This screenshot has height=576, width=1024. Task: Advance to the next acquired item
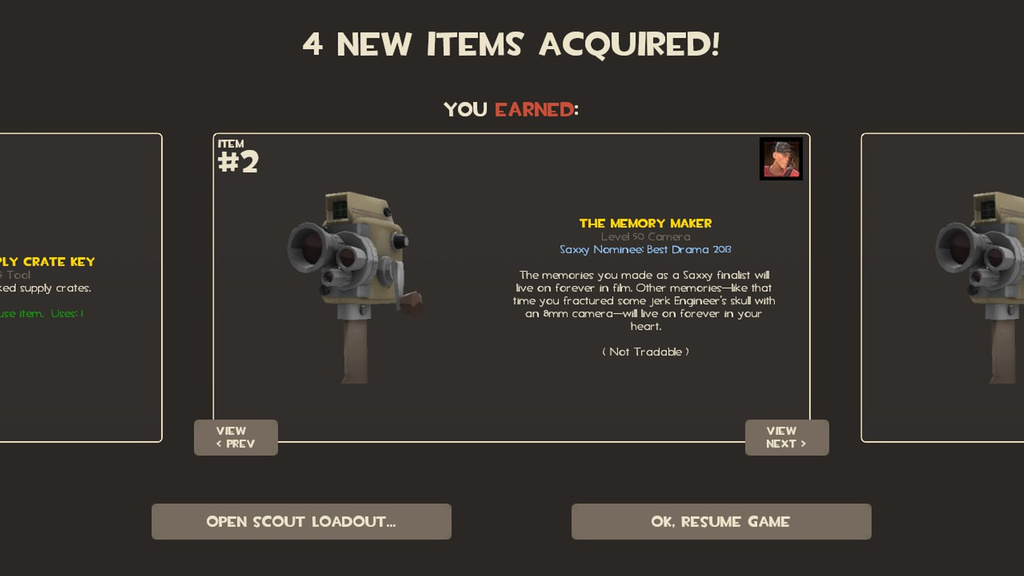(x=786, y=437)
